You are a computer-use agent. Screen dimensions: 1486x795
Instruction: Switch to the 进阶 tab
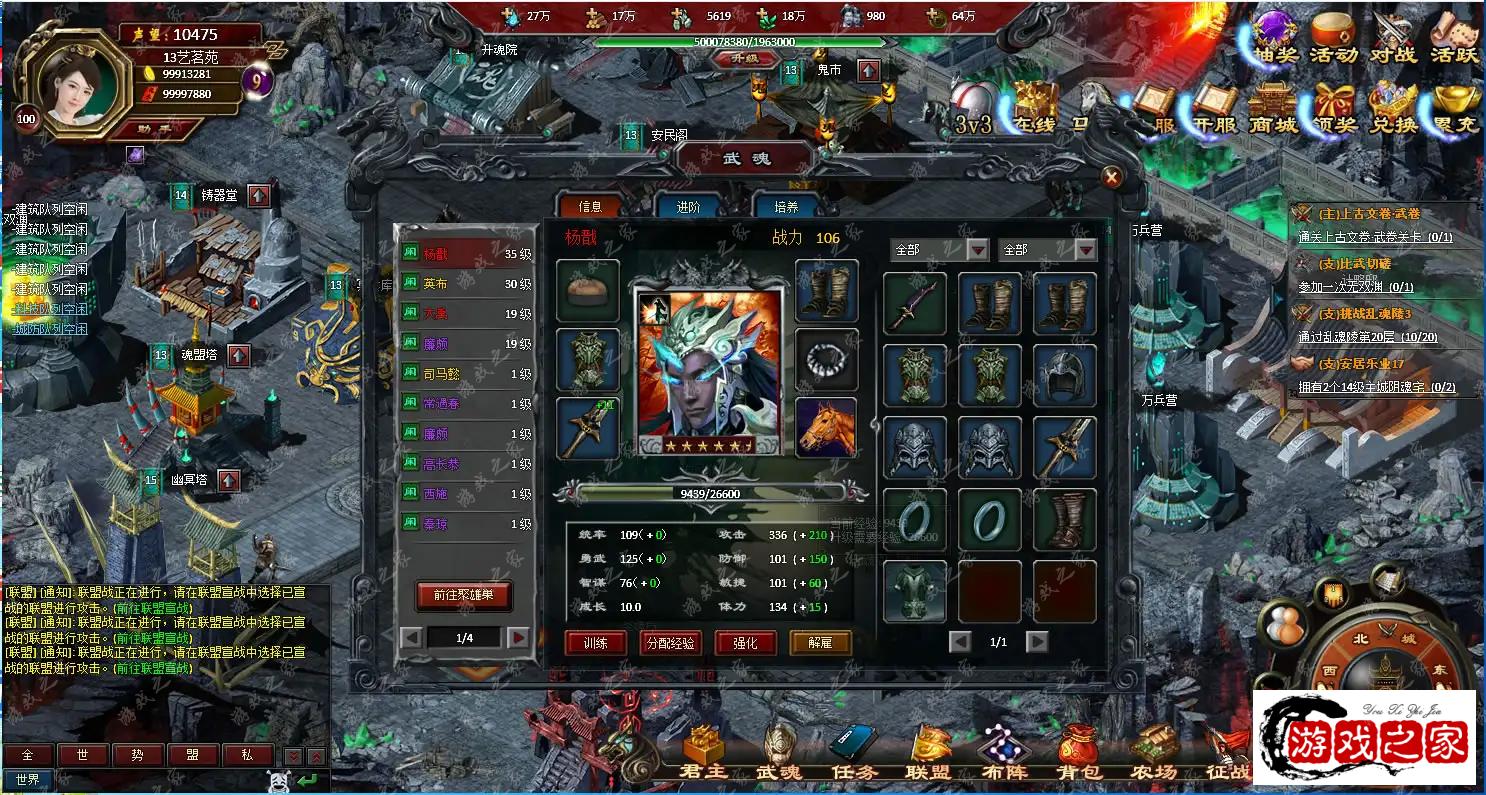pos(688,206)
